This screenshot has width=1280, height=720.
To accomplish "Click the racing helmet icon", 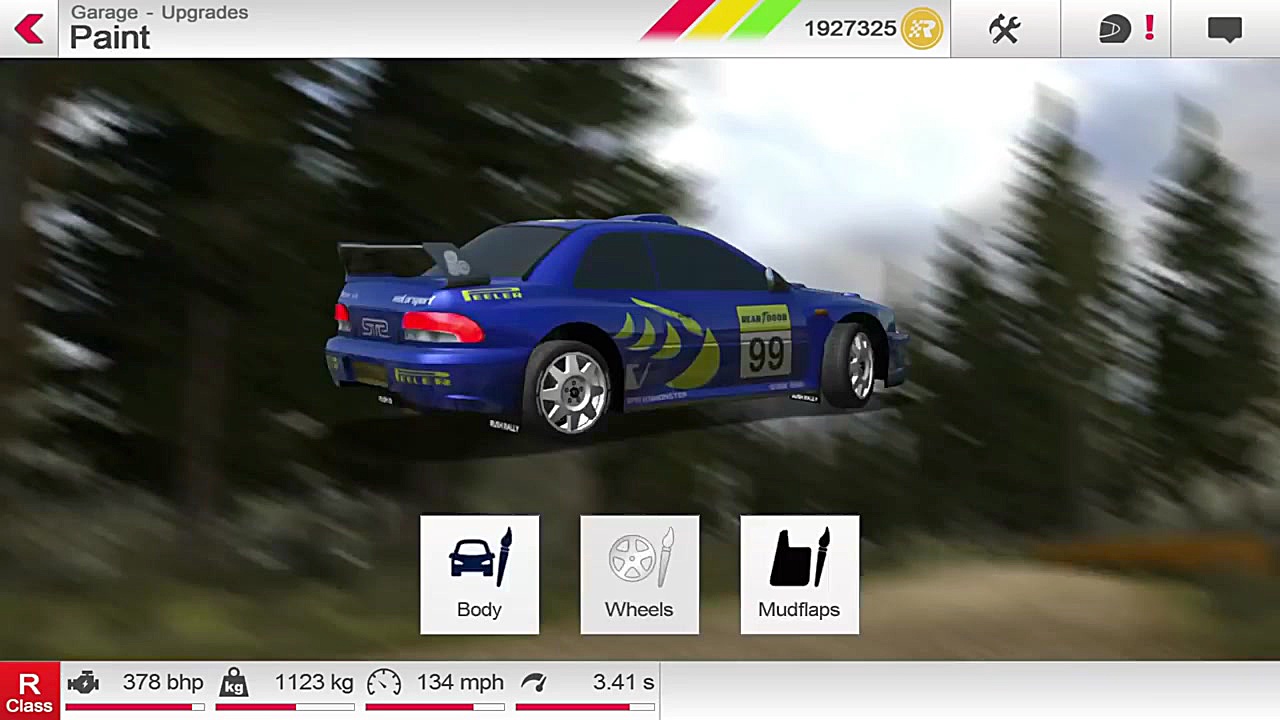I will click(1113, 29).
